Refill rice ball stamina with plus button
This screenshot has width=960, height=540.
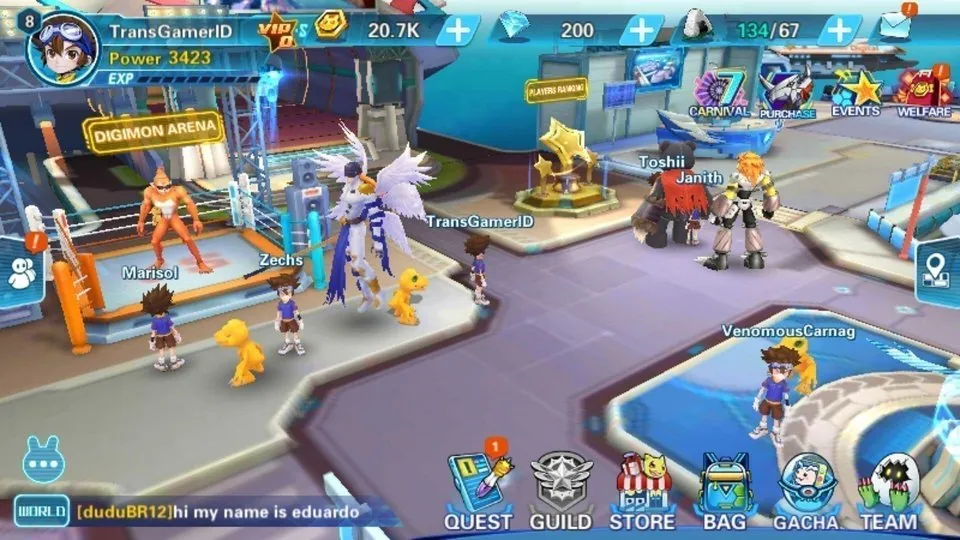coord(838,30)
